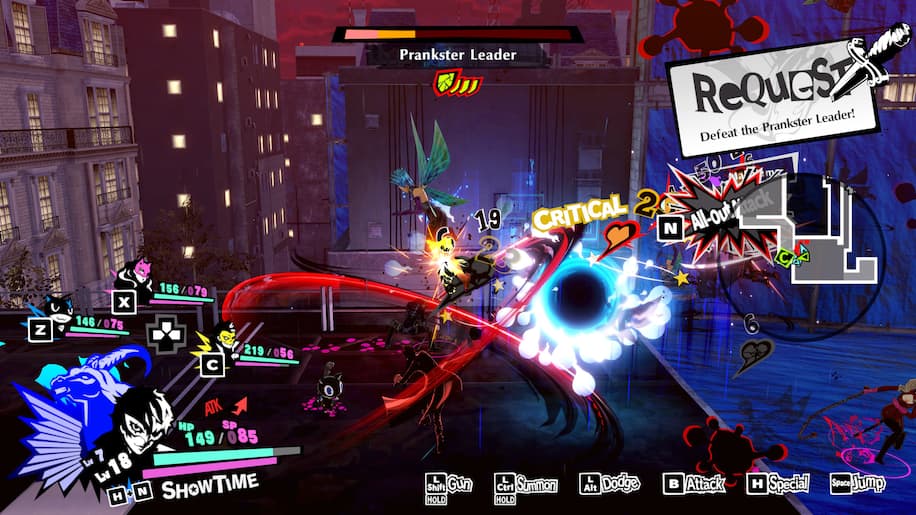The image size is (916, 515).
Task: View the Request objective banner
Action: pyautogui.click(x=774, y=95)
